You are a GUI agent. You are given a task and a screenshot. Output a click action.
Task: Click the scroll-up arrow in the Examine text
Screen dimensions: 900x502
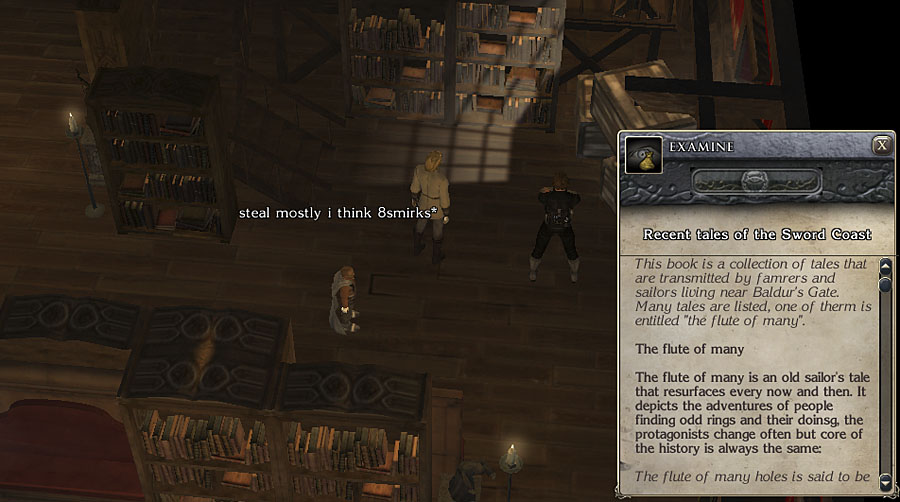(x=885, y=267)
